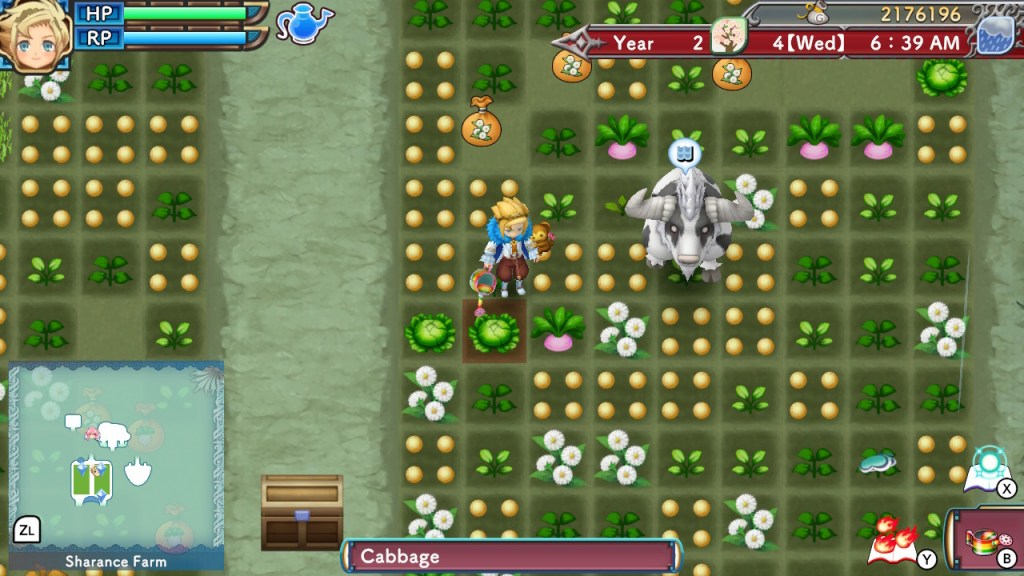Click the blonde hero portrait

(x=35, y=35)
